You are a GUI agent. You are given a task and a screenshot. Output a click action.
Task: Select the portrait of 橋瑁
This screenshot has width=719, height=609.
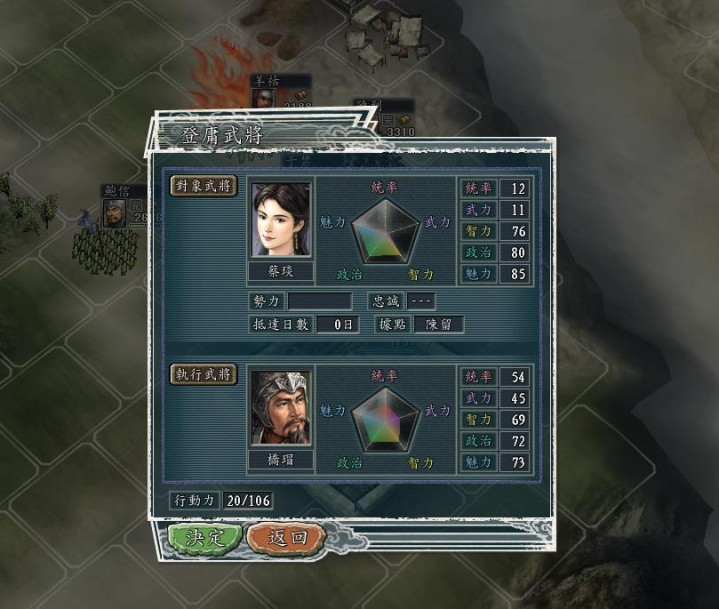280,407
